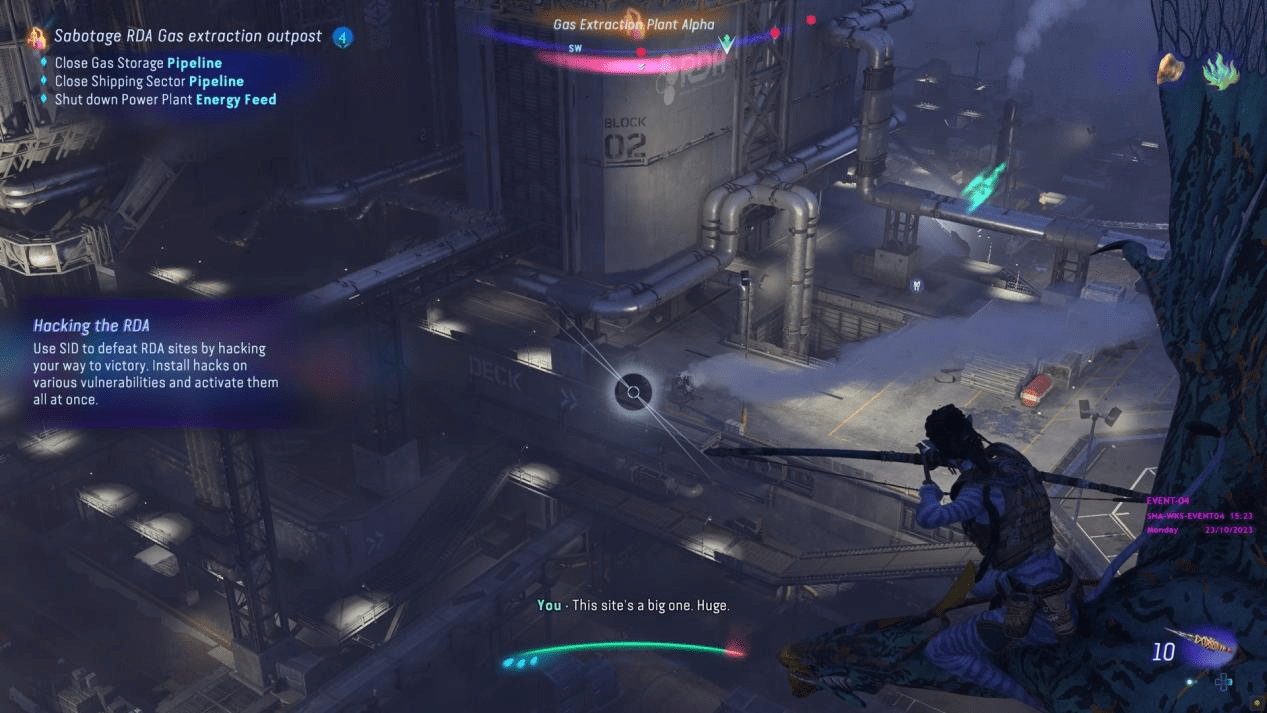Click the orange food item icon

tap(1169, 69)
